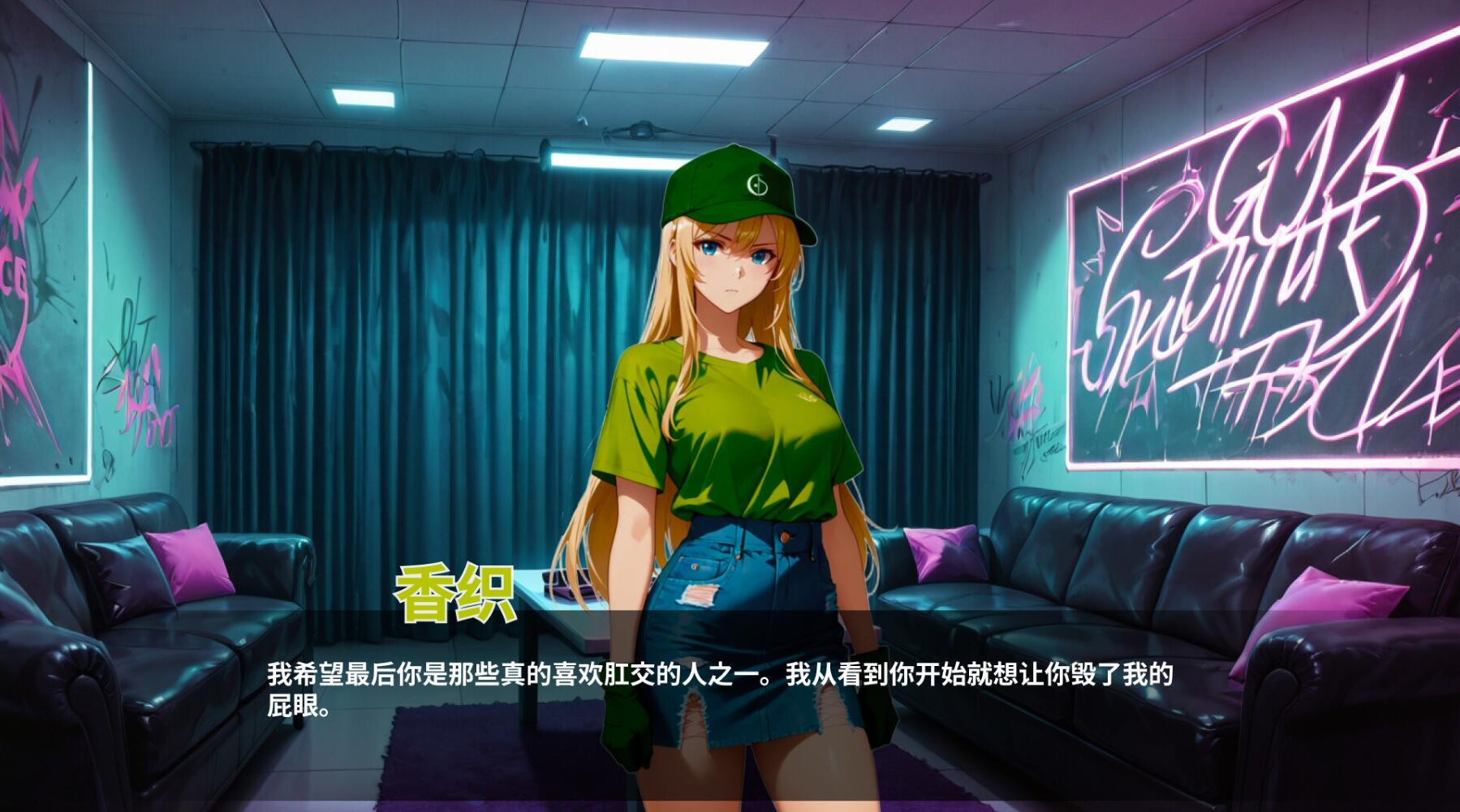
Task: Click the button on the denim skirt waistband
Action: tap(784, 537)
